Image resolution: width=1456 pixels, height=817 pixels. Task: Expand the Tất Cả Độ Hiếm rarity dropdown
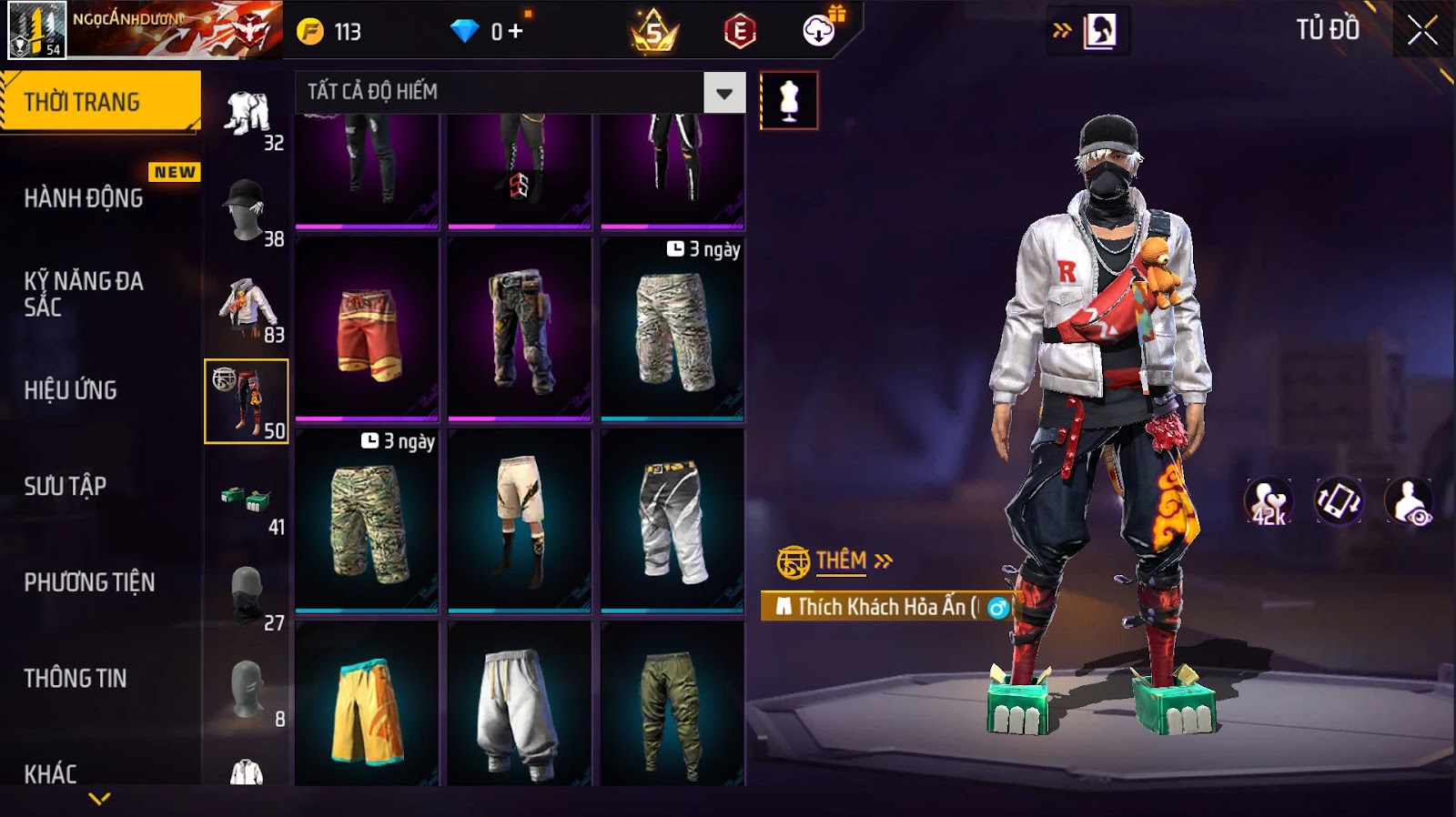(x=724, y=93)
